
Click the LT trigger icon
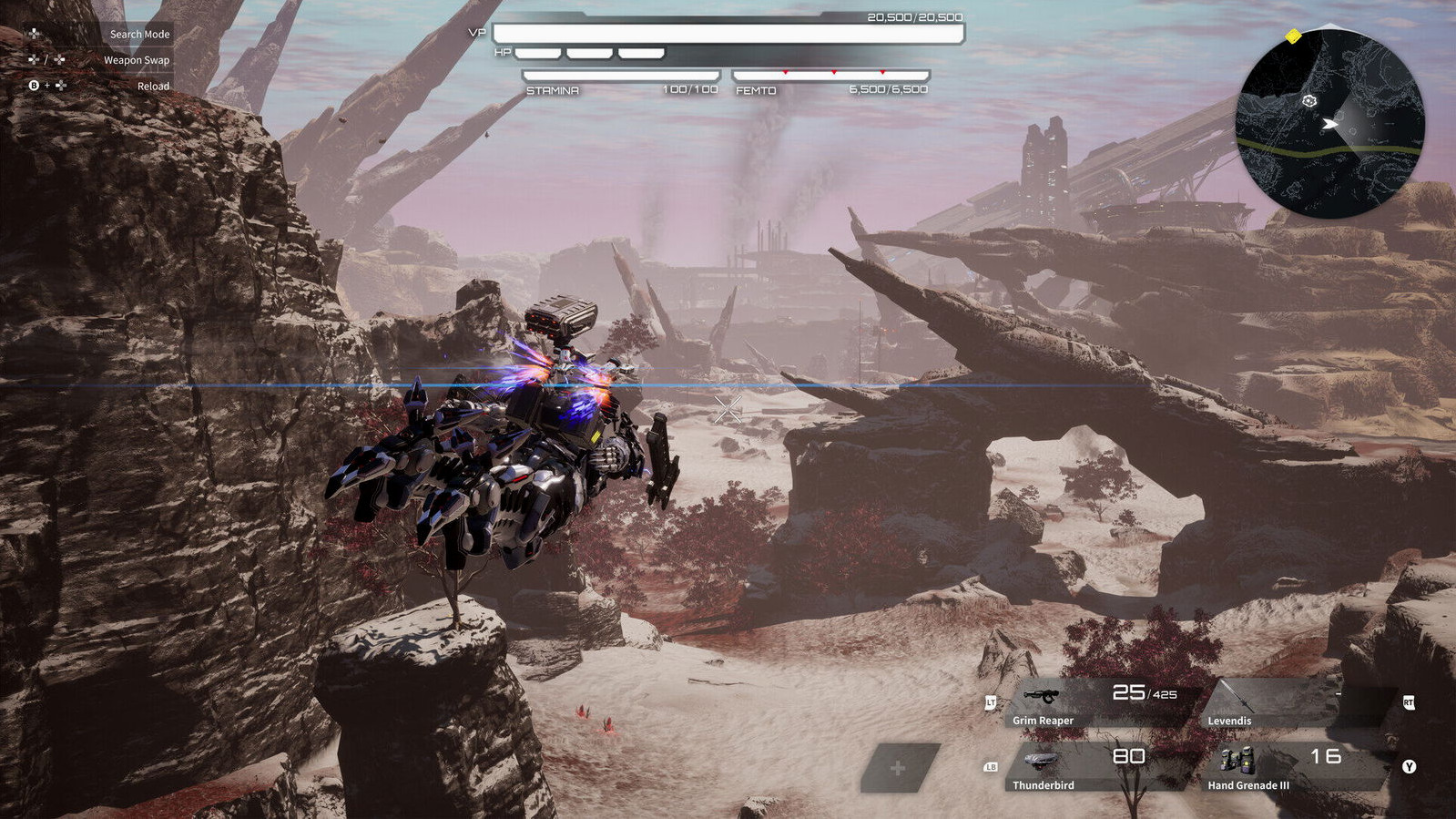(991, 702)
